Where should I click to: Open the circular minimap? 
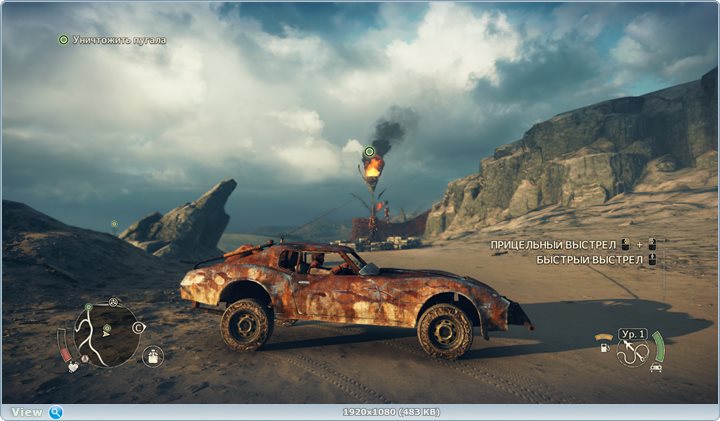point(106,334)
